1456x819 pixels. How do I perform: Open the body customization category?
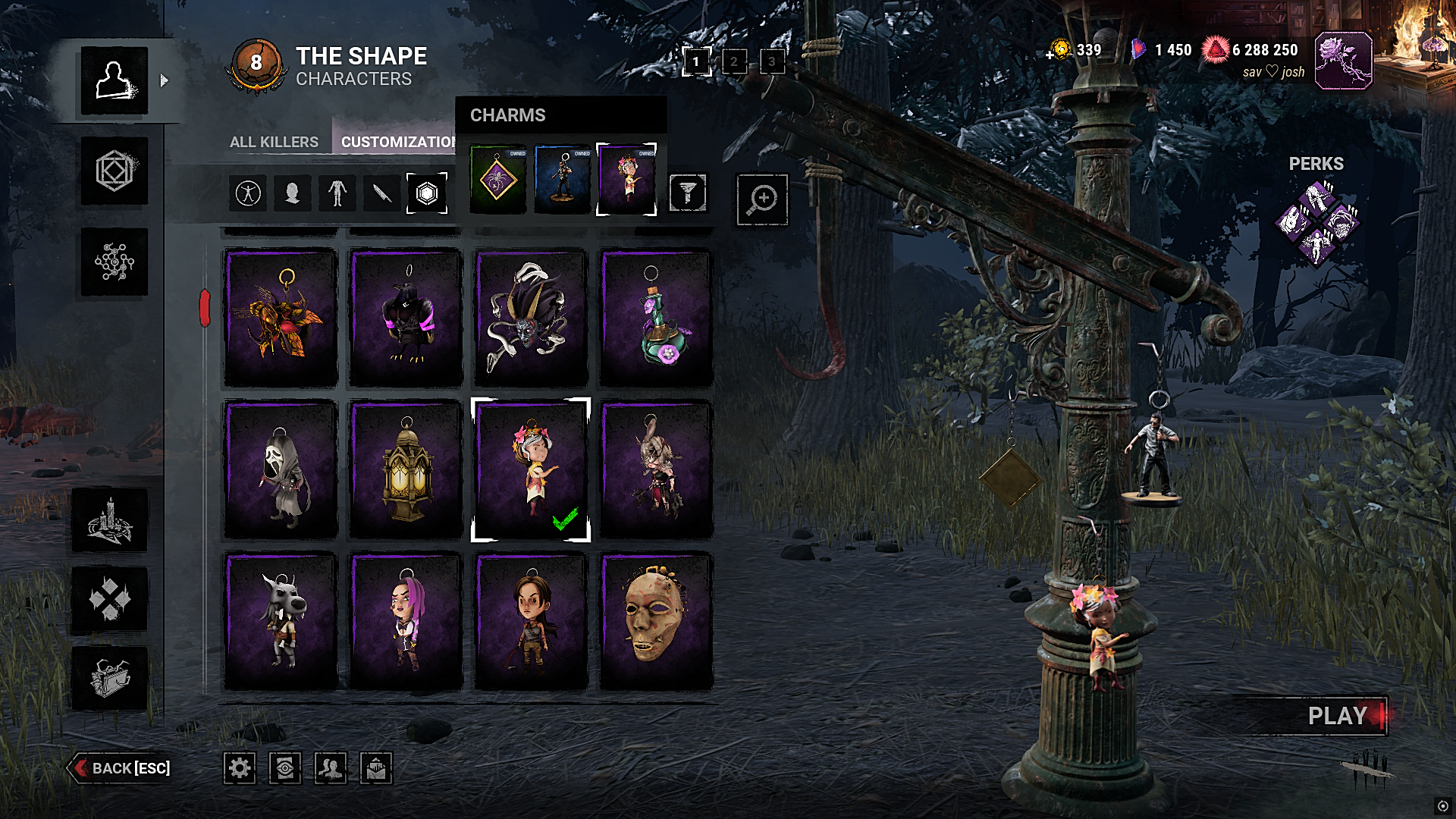[337, 193]
